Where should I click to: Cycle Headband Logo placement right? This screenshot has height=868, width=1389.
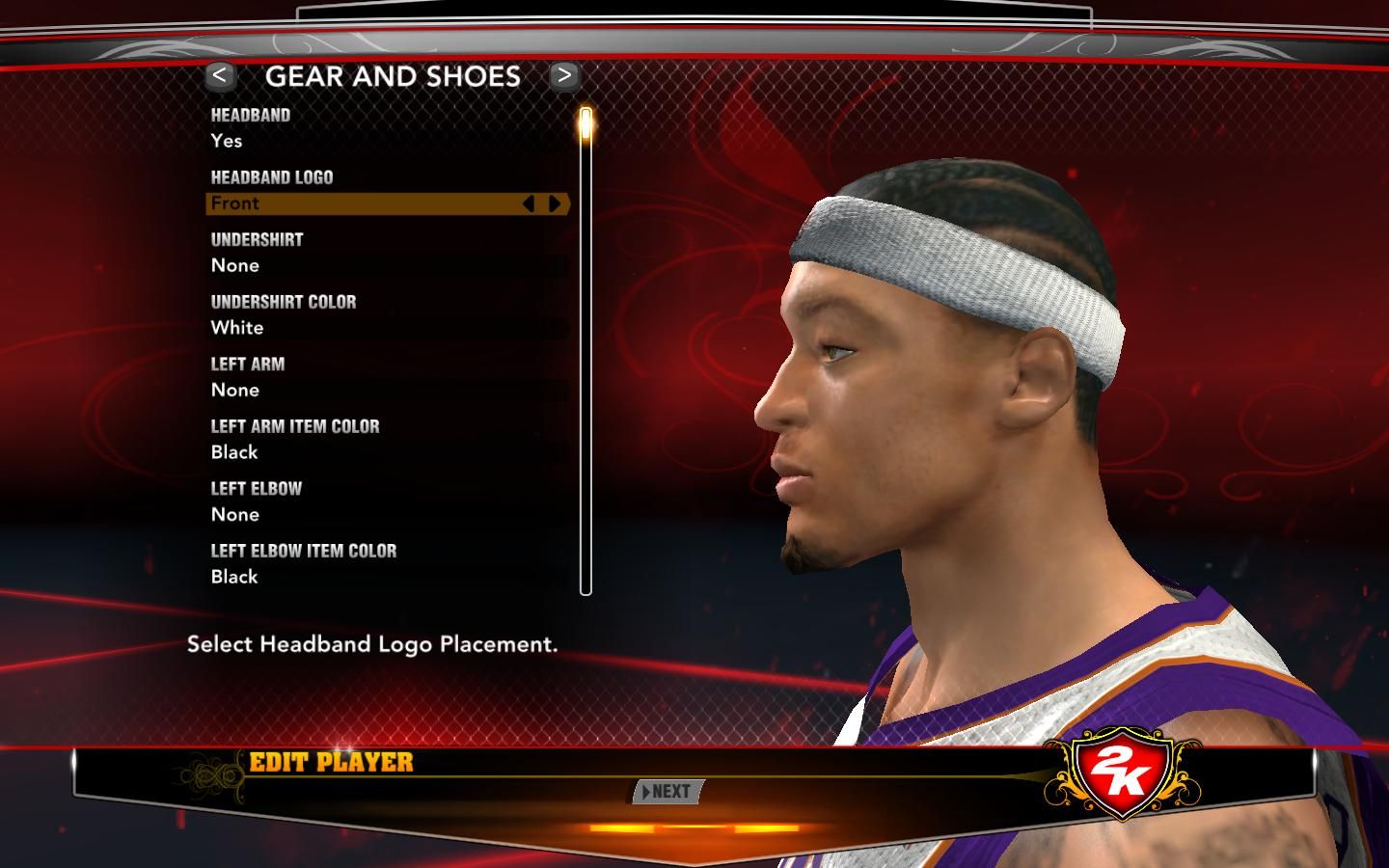point(555,203)
